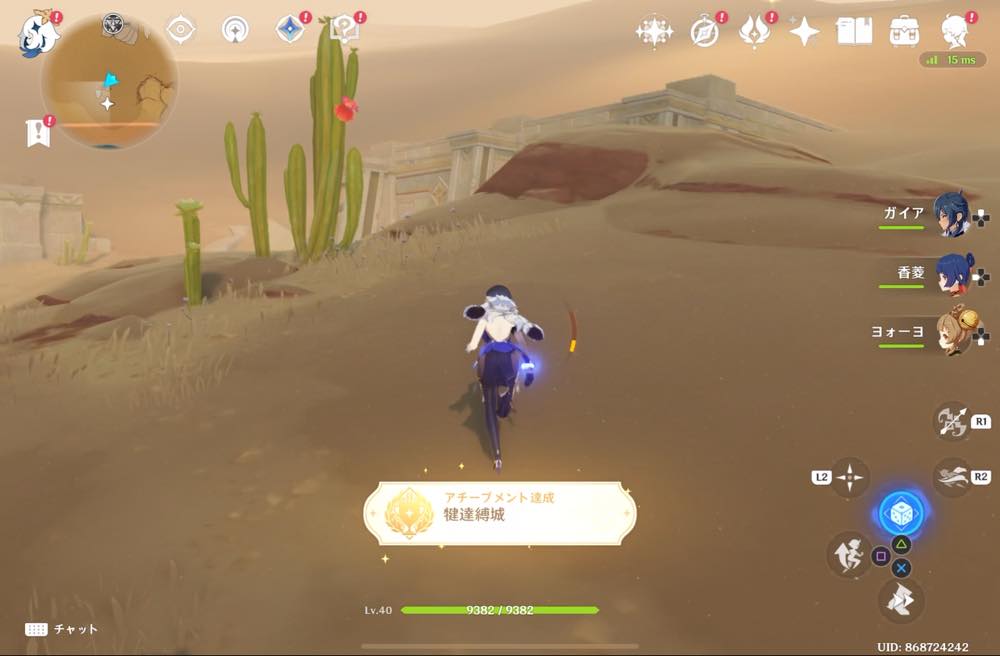This screenshot has height=656, width=1000.
Task: Tap the jump action button
Action: (x=849, y=554)
